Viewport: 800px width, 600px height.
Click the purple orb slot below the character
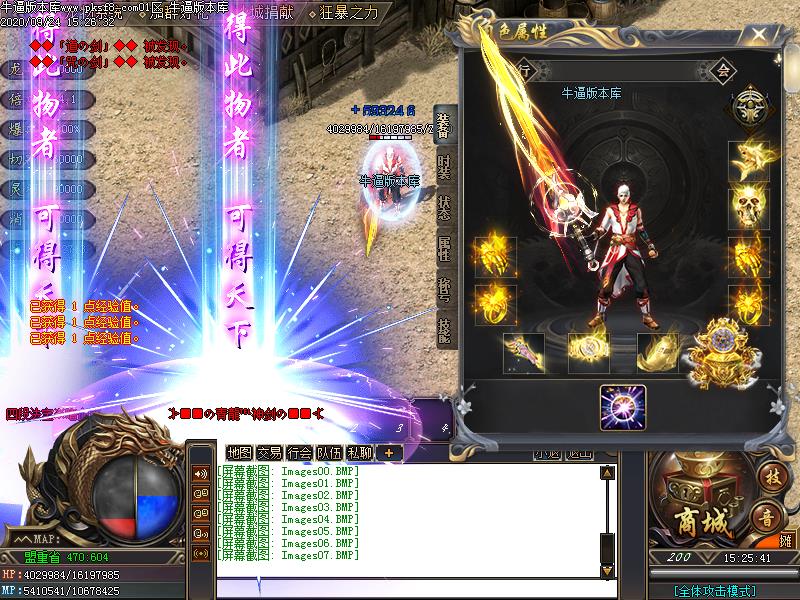pos(623,408)
